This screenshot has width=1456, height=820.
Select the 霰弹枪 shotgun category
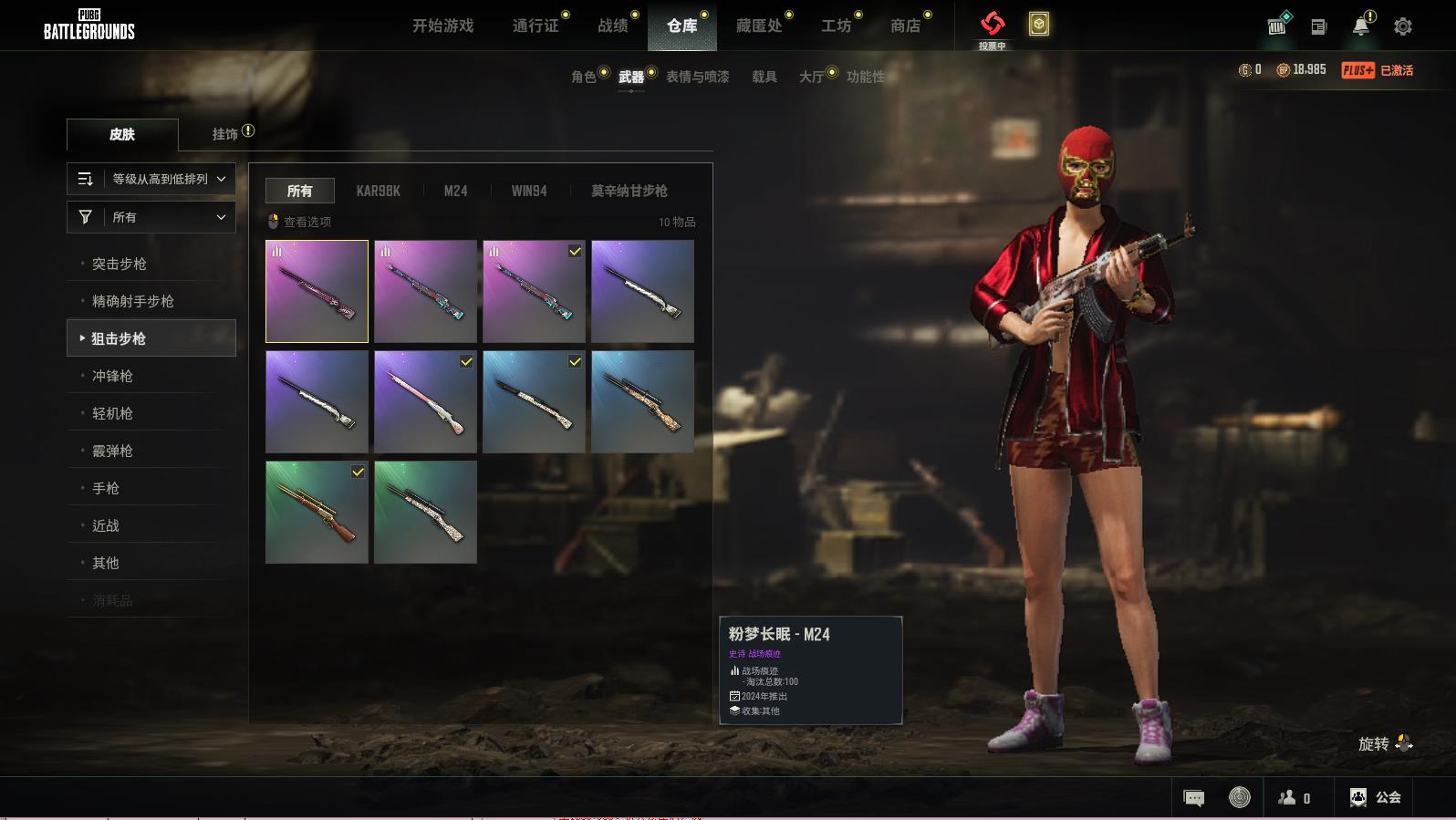pyautogui.click(x=113, y=451)
